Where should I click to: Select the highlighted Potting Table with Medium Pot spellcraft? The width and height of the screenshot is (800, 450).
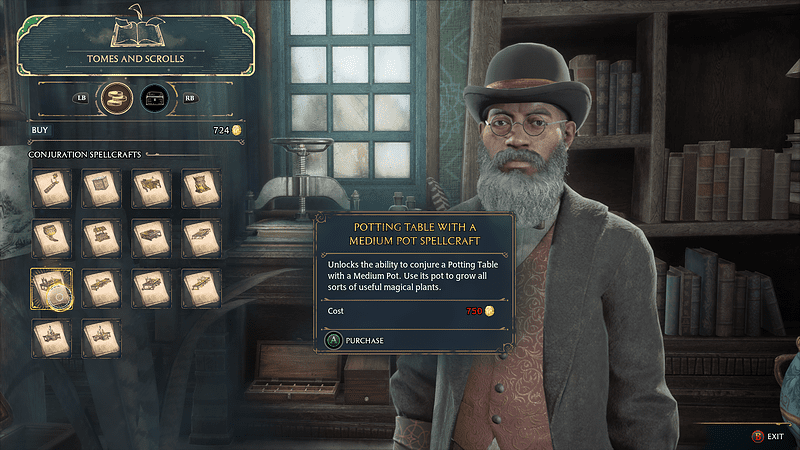[51, 288]
